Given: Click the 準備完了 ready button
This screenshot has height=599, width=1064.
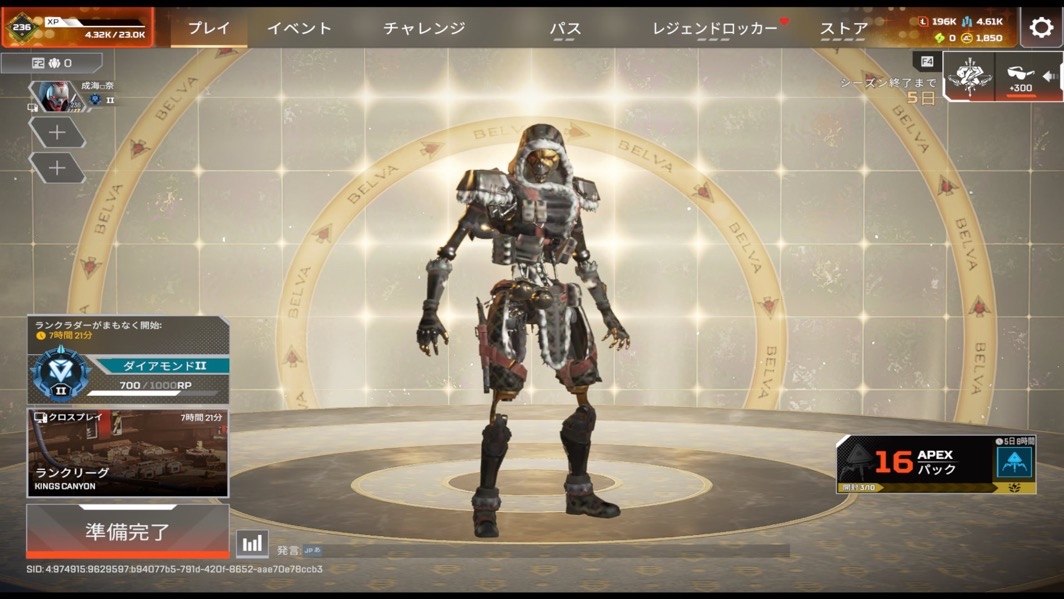Looking at the screenshot, I should pyautogui.click(x=127, y=530).
